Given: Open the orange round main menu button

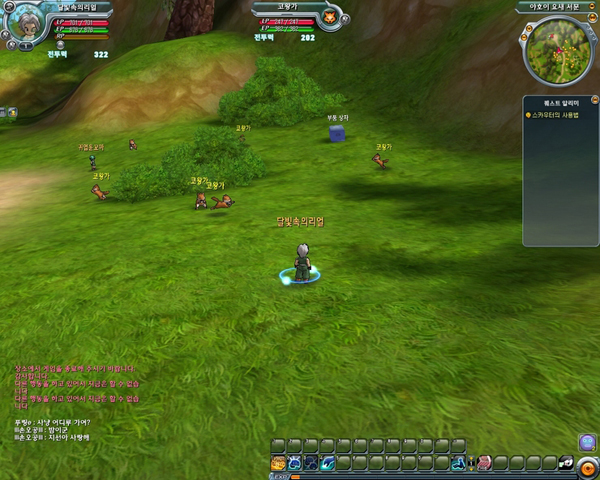Looking at the screenshot, I should click(588, 464).
